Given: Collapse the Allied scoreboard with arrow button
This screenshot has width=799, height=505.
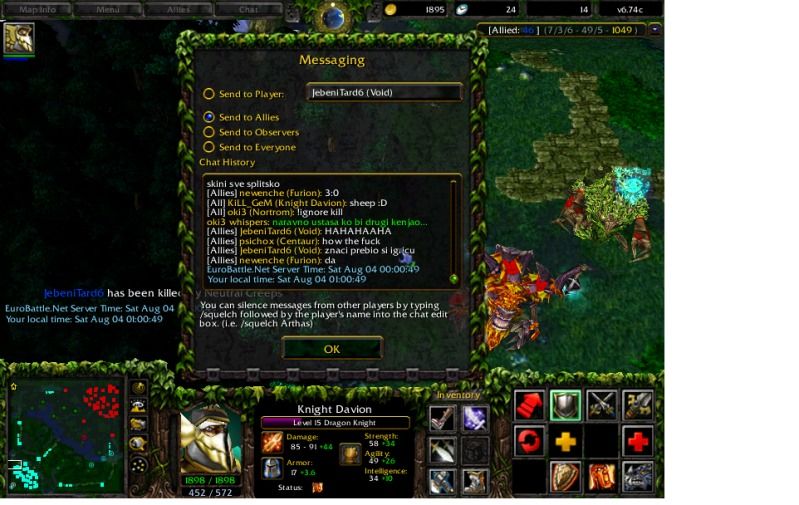Looking at the screenshot, I should pos(655,30).
